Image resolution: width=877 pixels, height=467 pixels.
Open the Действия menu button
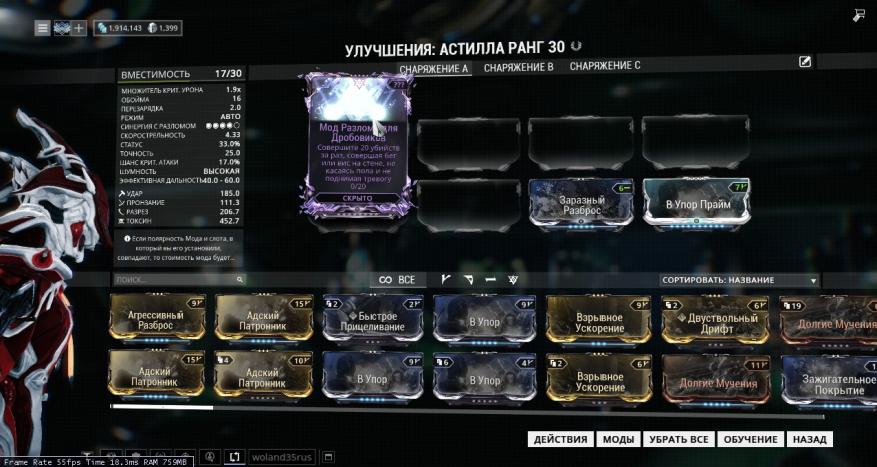[560, 439]
